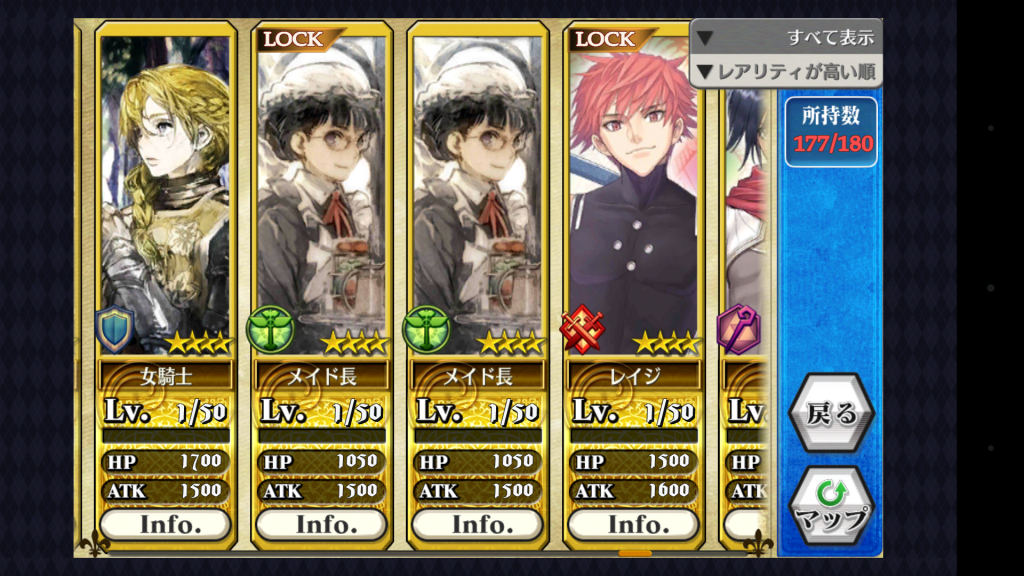Open the すべて表示 filter dropdown
The image size is (1024, 576).
786,38
